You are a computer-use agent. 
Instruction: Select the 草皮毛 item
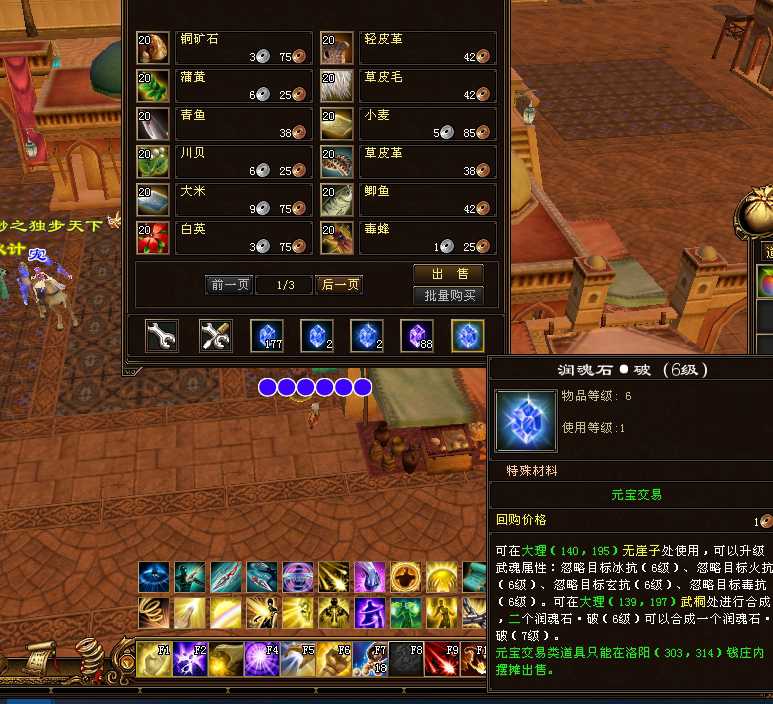click(x=408, y=85)
